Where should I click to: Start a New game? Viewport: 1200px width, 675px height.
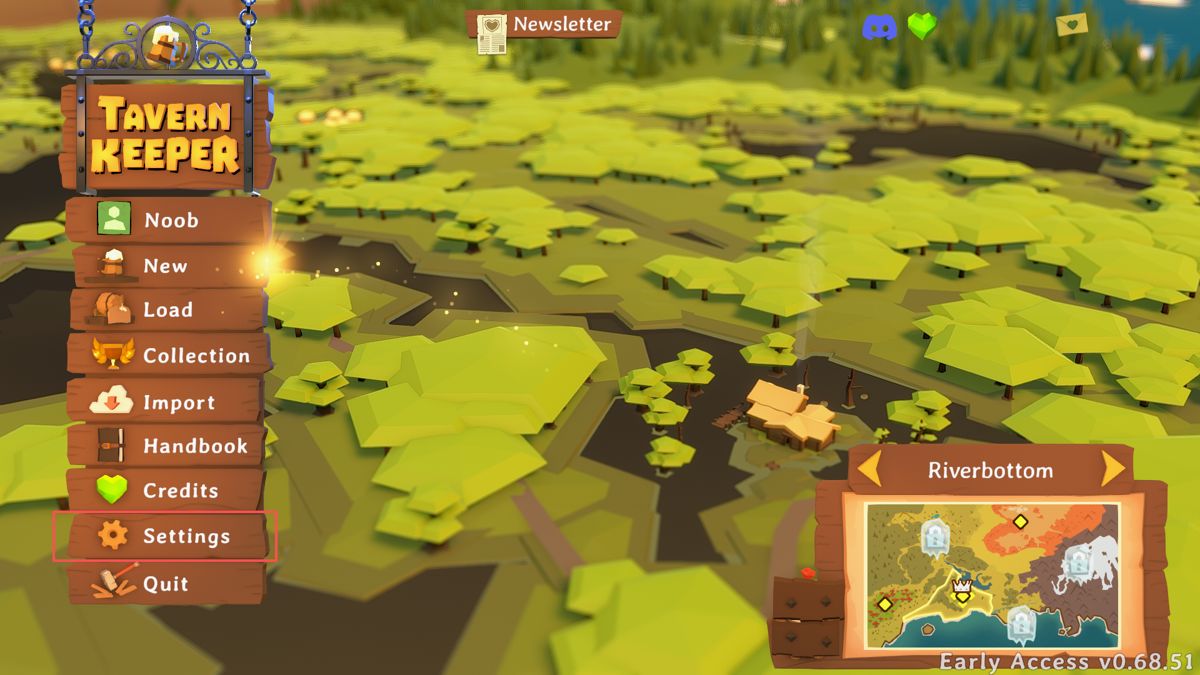[167, 266]
